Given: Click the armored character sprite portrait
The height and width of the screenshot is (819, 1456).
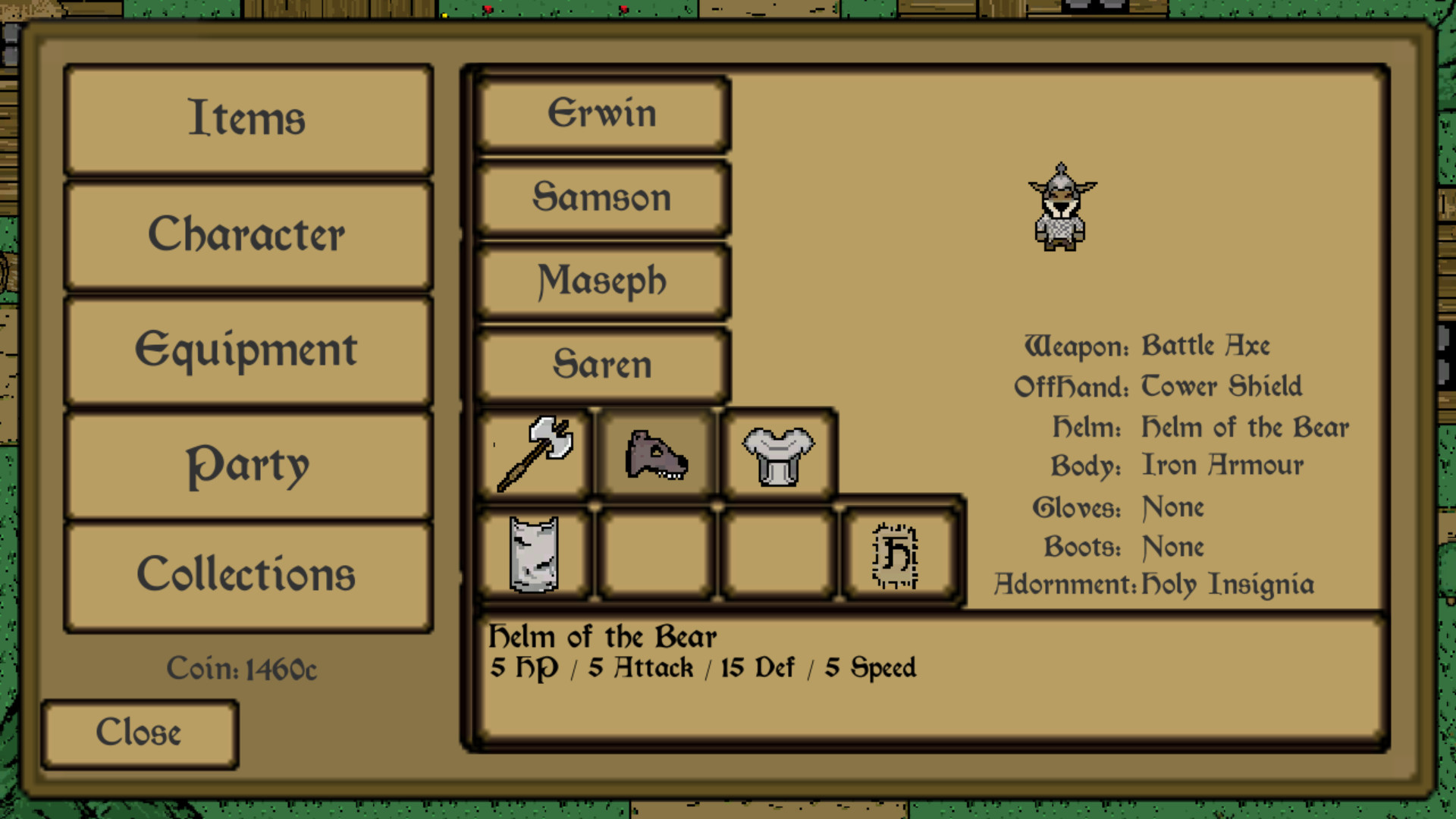Looking at the screenshot, I should tap(1060, 209).
